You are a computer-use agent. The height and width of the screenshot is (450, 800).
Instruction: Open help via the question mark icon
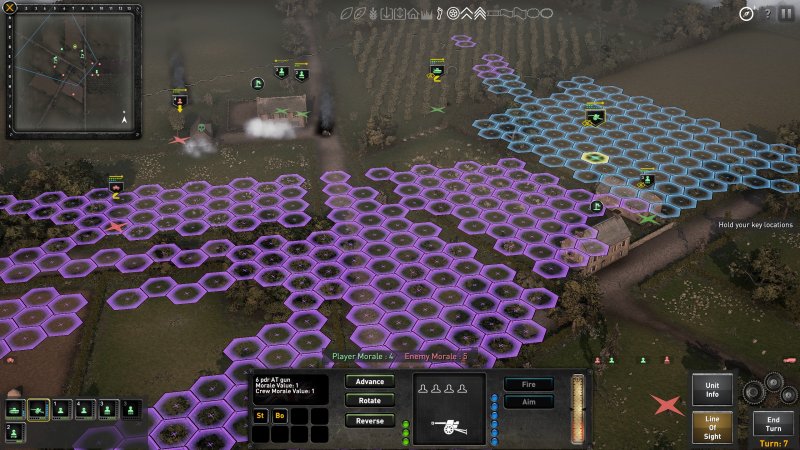(768, 13)
